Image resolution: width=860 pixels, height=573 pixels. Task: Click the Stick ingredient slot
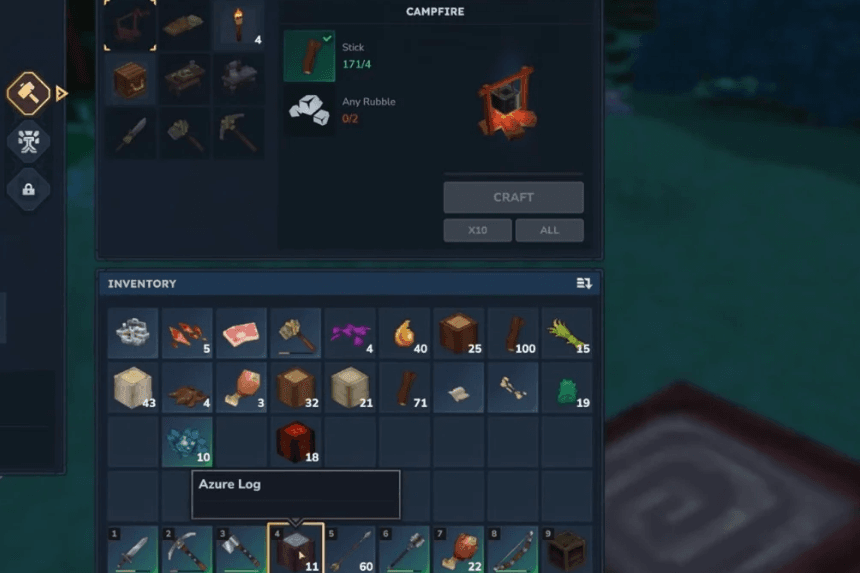pyautogui.click(x=309, y=55)
